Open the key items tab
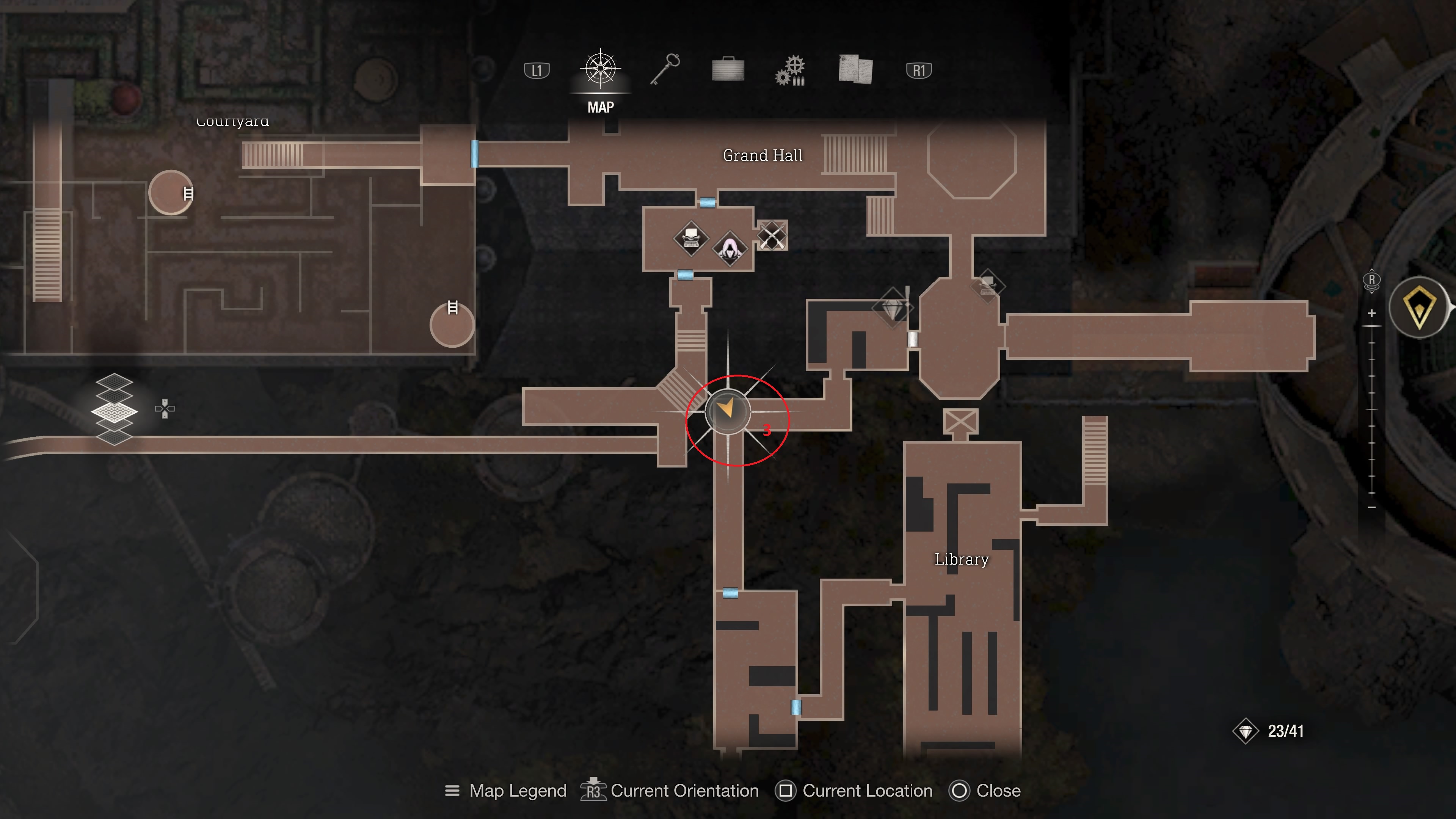 (x=665, y=70)
